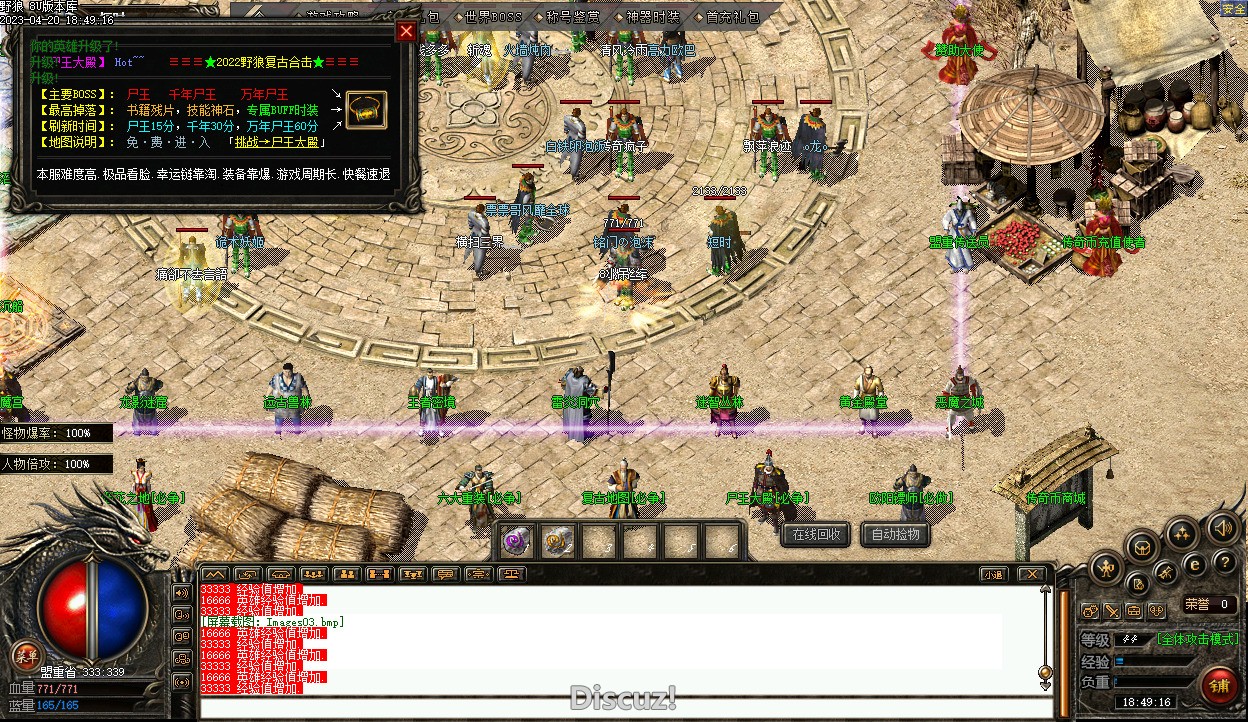
Task: Open the 菜单 menu button near the orb
Action: click(x=24, y=656)
